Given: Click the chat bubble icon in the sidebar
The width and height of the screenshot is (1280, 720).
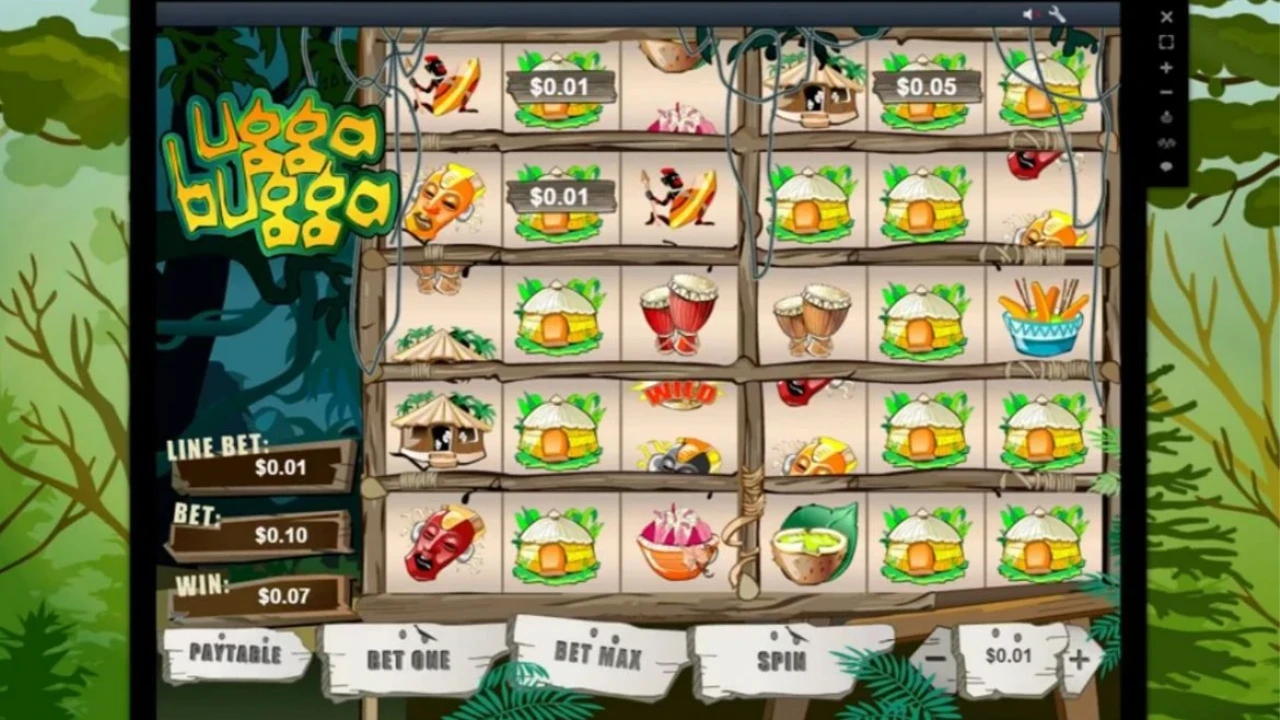Looking at the screenshot, I should coord(1166,166).
